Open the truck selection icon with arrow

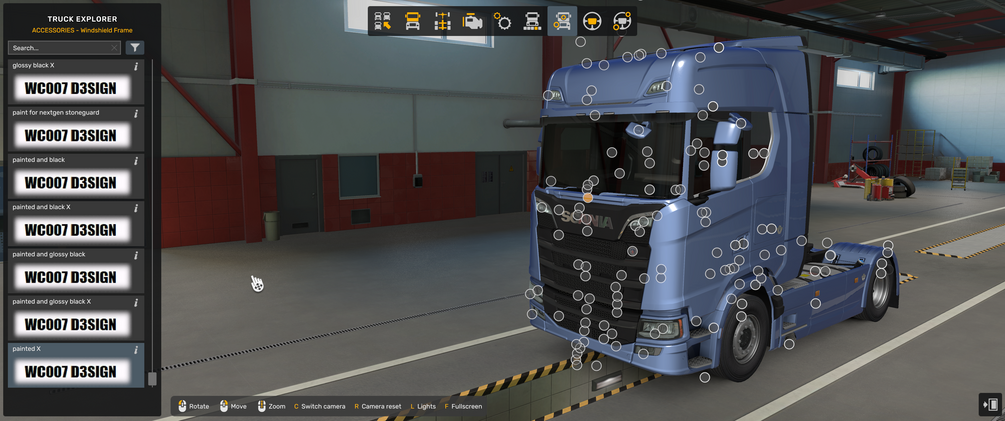382,21
